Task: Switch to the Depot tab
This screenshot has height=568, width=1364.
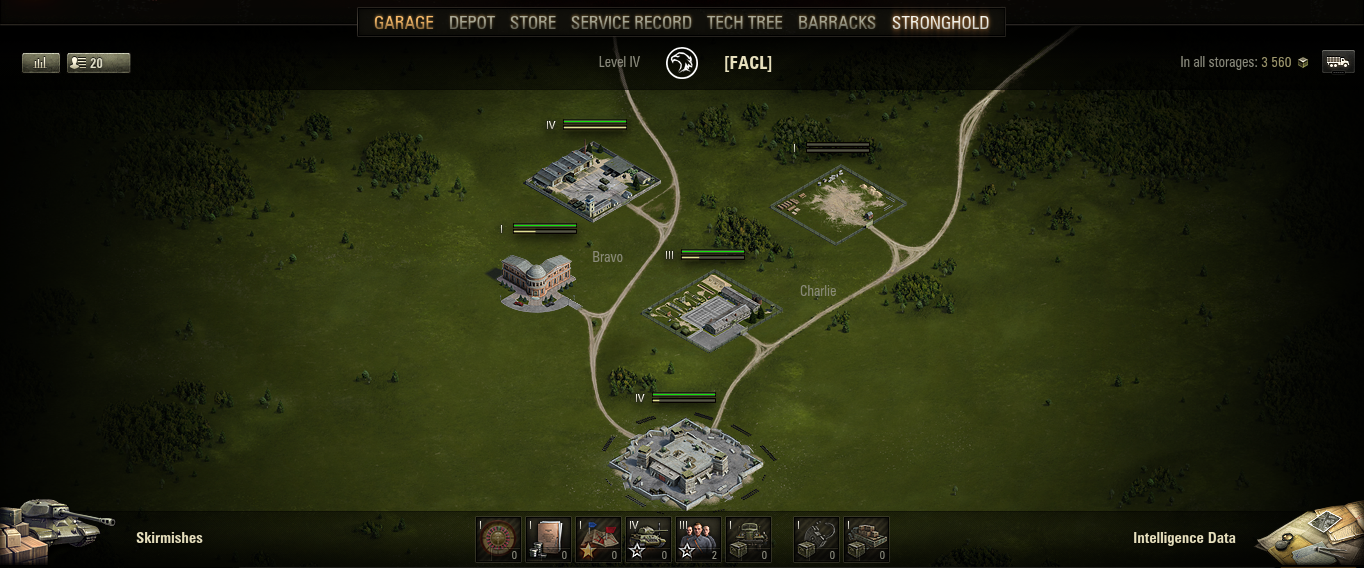Action: click(472, 22)
